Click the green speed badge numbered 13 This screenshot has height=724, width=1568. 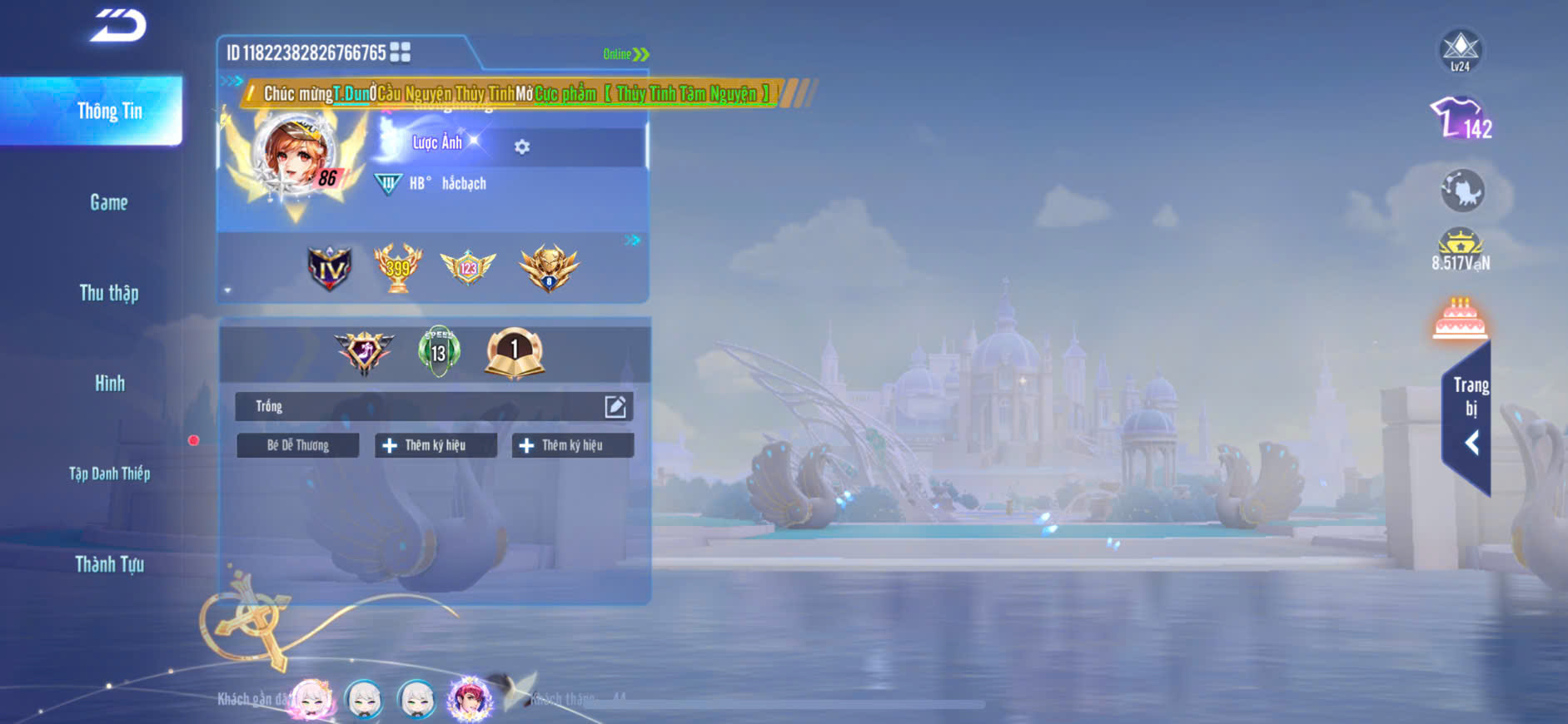[x=439, y=352]
